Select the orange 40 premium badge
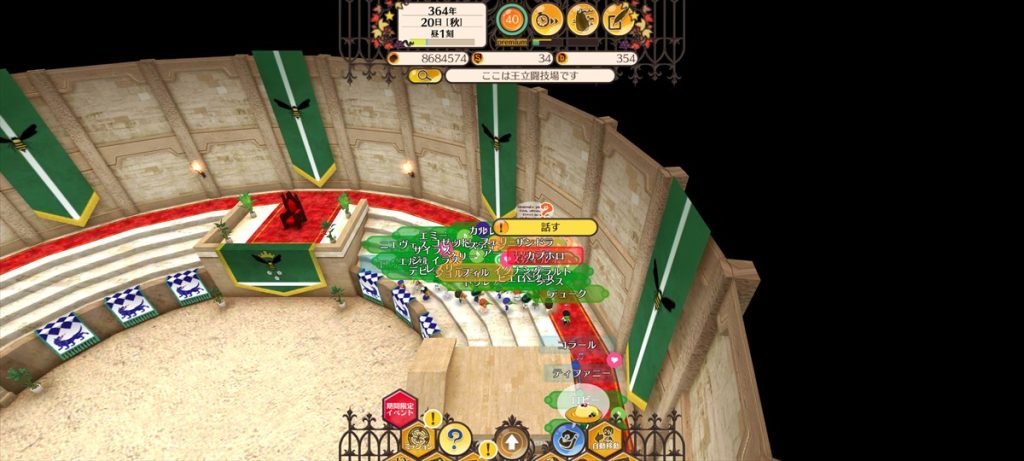 pos(512,18)
